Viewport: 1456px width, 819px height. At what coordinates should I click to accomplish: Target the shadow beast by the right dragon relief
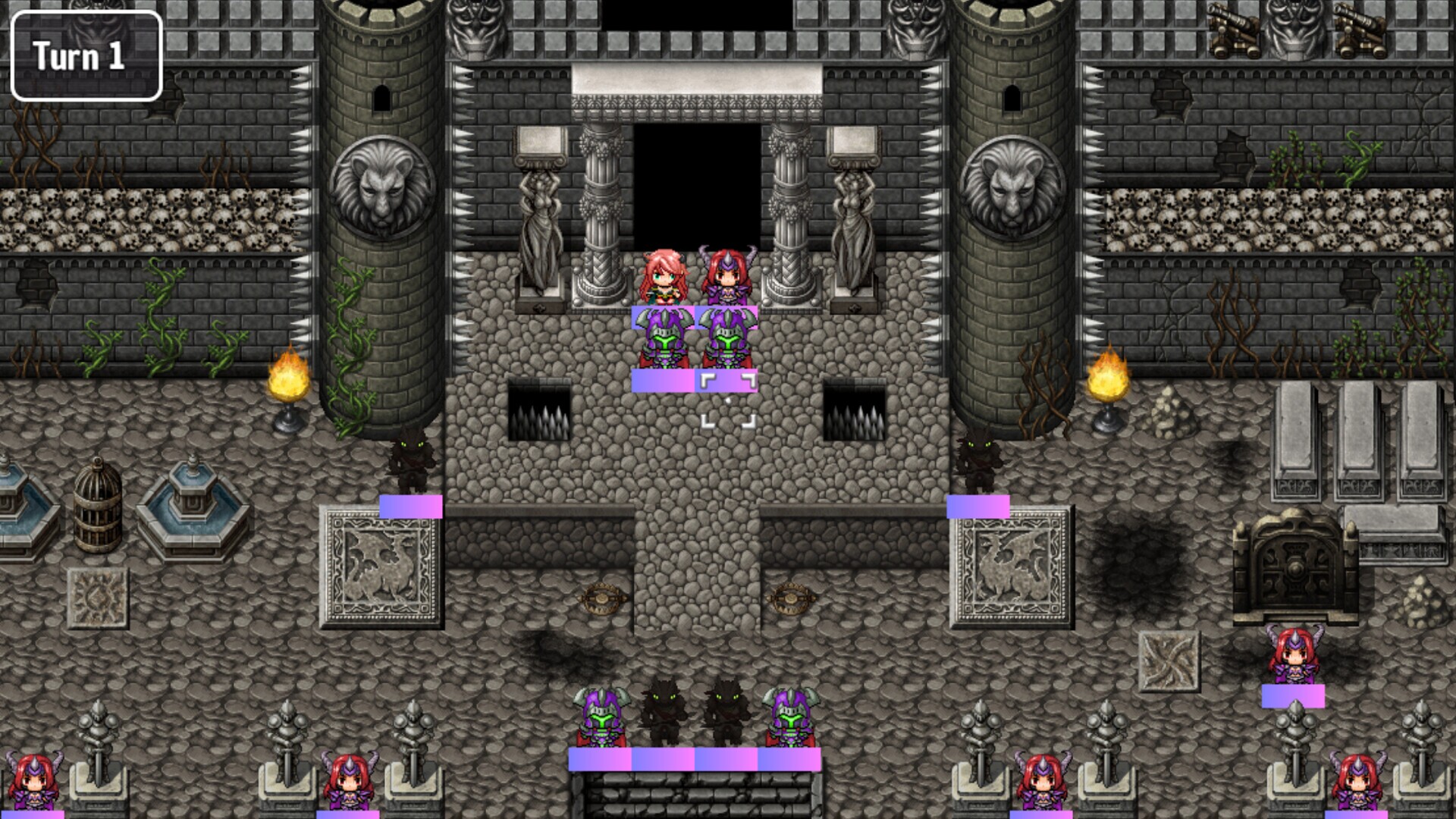[978, 463]
